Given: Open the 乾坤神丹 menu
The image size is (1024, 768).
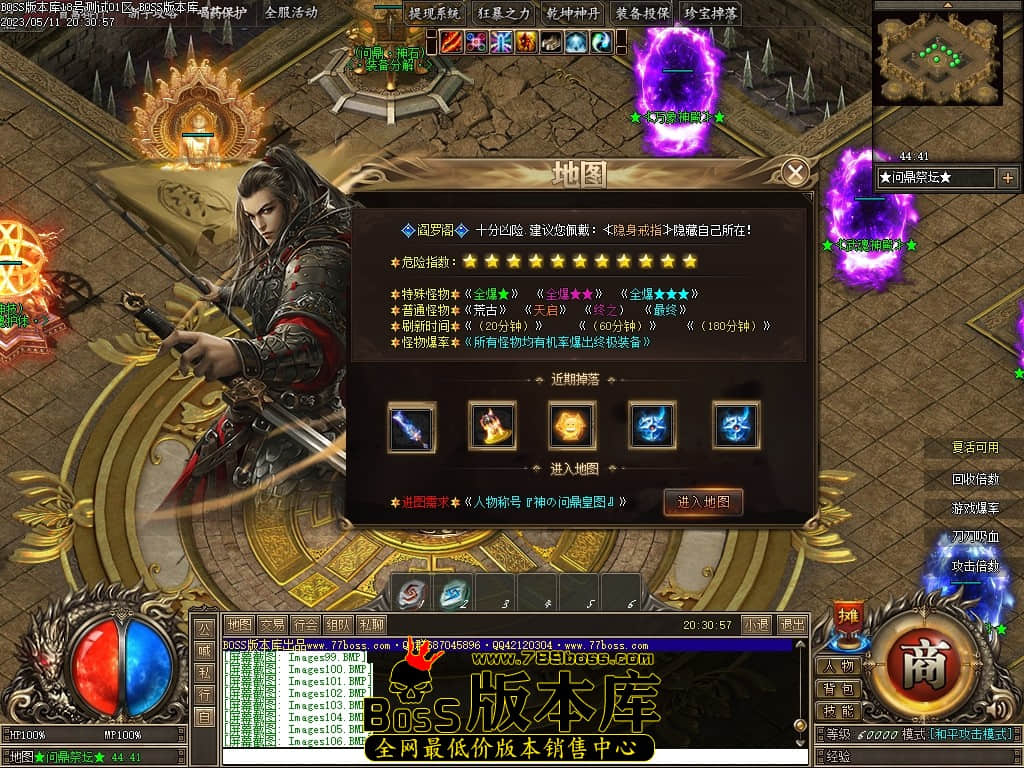Looking at the screenshot, I should [x=573, y=14].
